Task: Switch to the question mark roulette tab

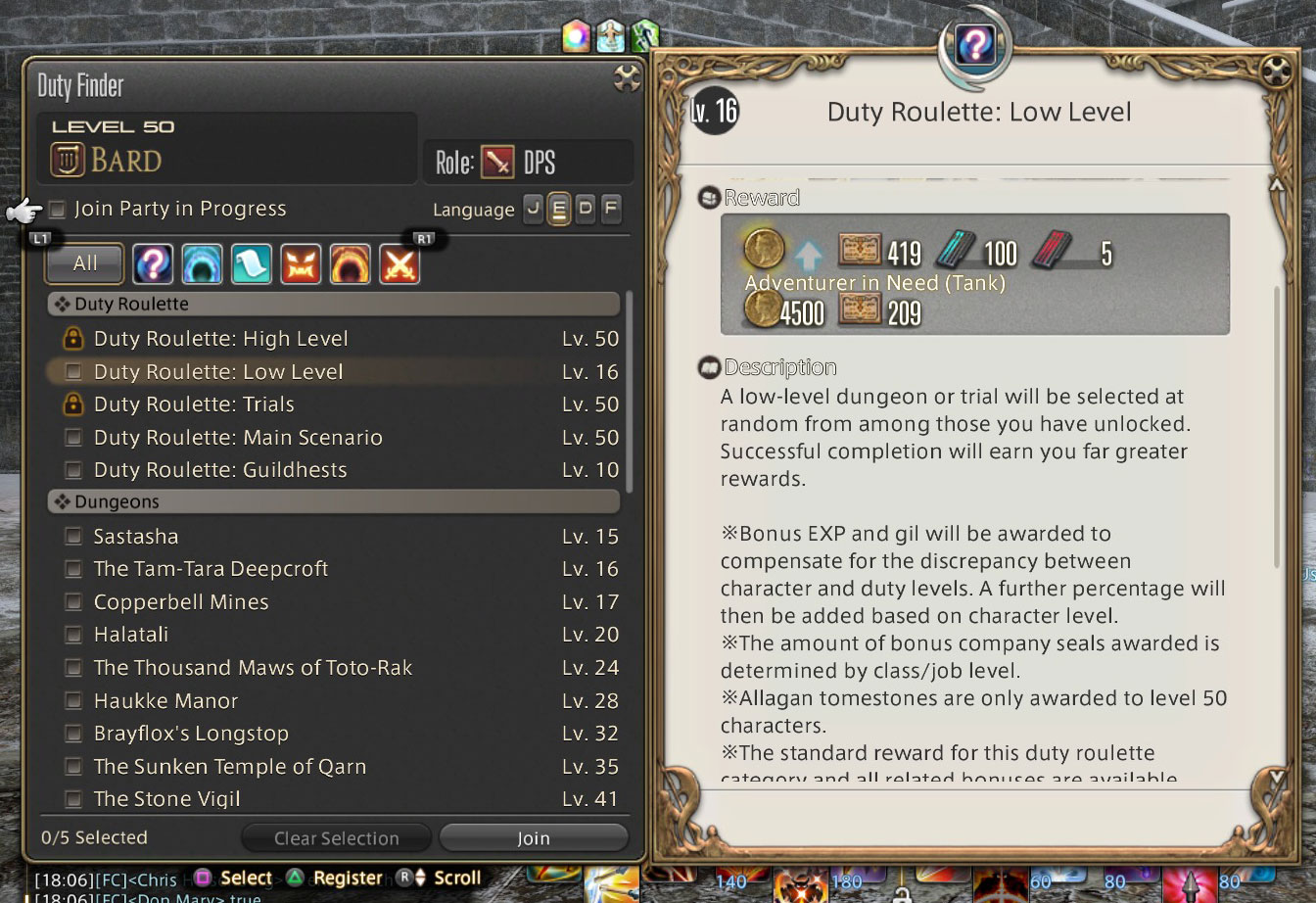Action: click(153, 263)
